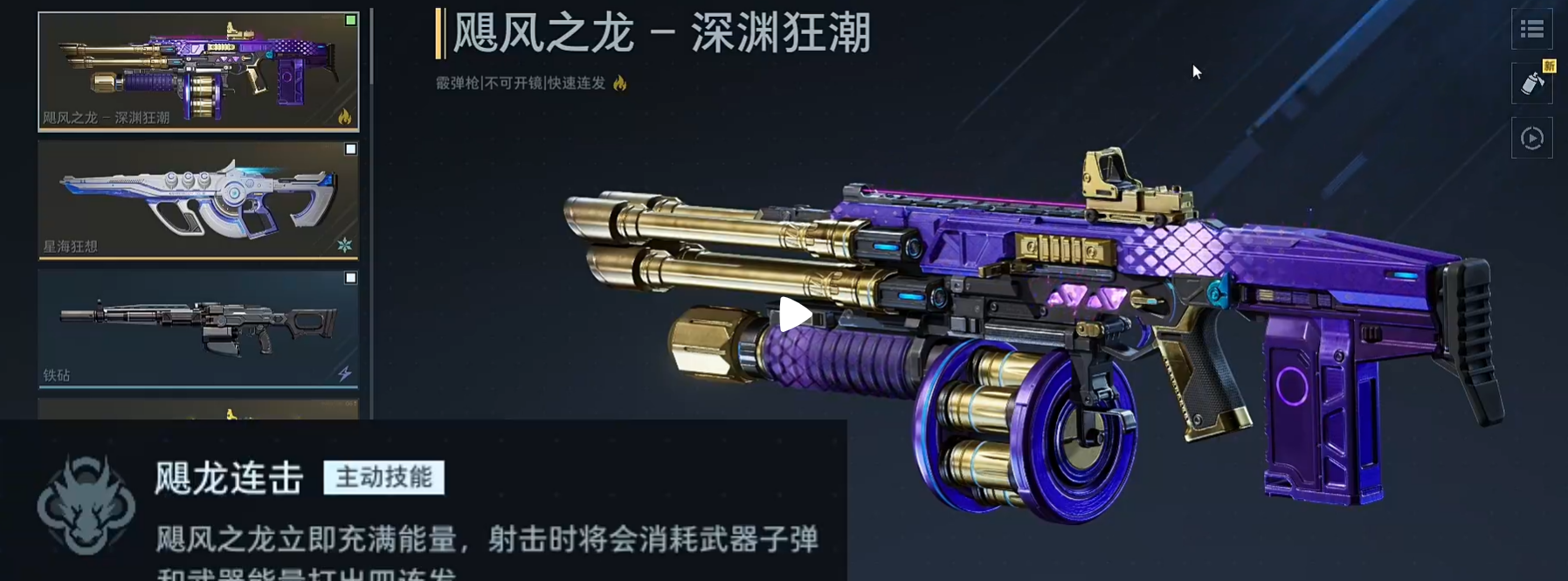Toggle the green checkbox on 飓风之龙 card

coord(350,20)
